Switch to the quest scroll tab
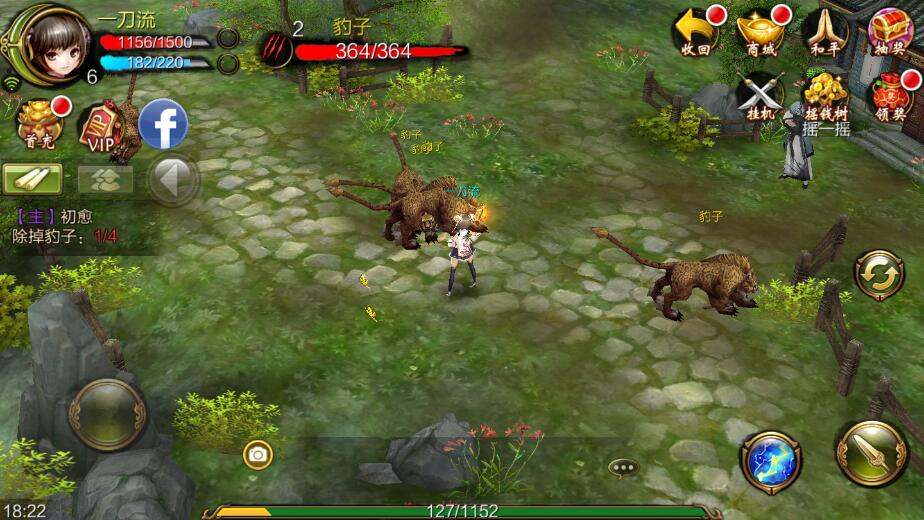 click(32, 179)
